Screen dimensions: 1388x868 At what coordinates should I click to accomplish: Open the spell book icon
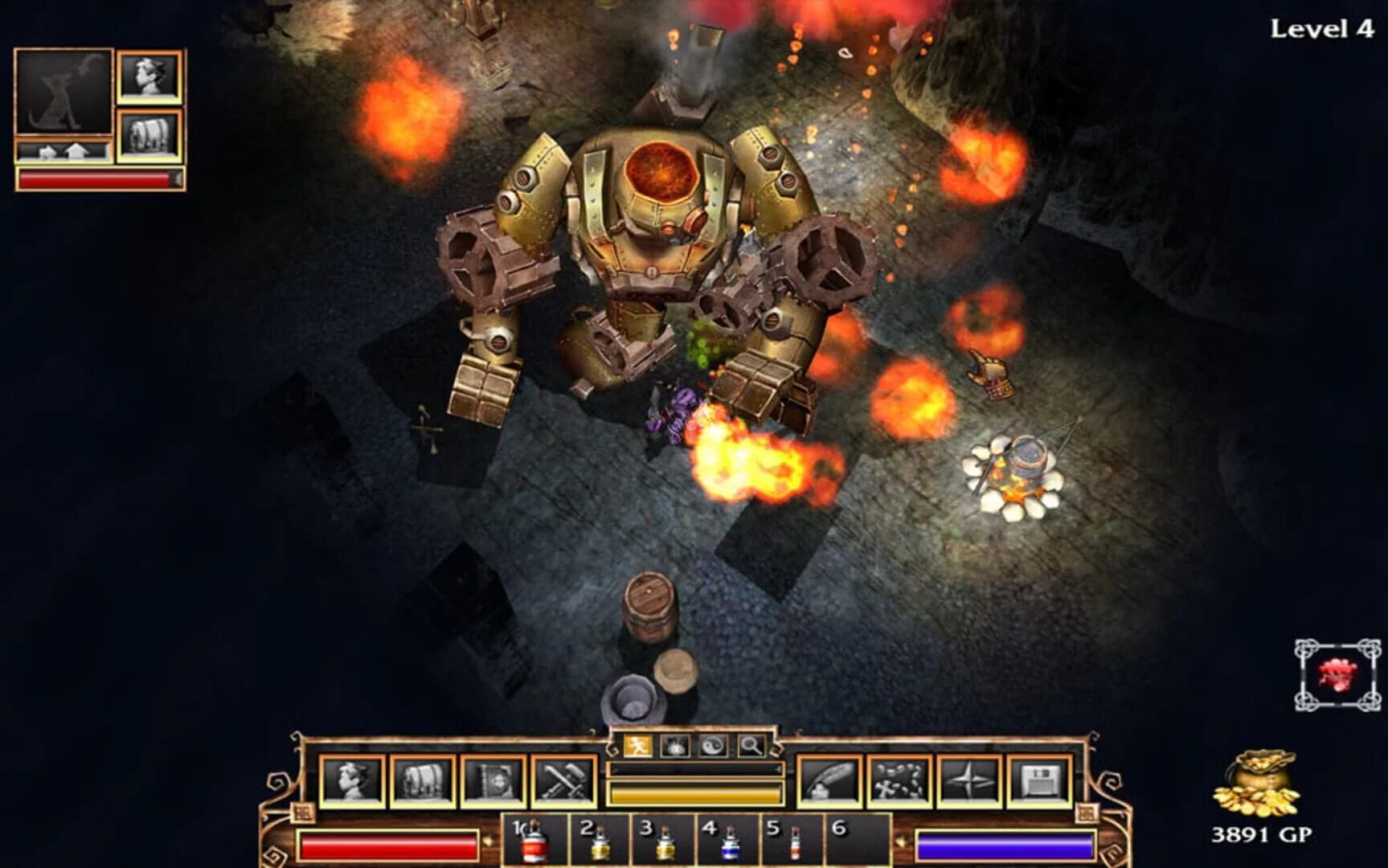coord(492,780)
